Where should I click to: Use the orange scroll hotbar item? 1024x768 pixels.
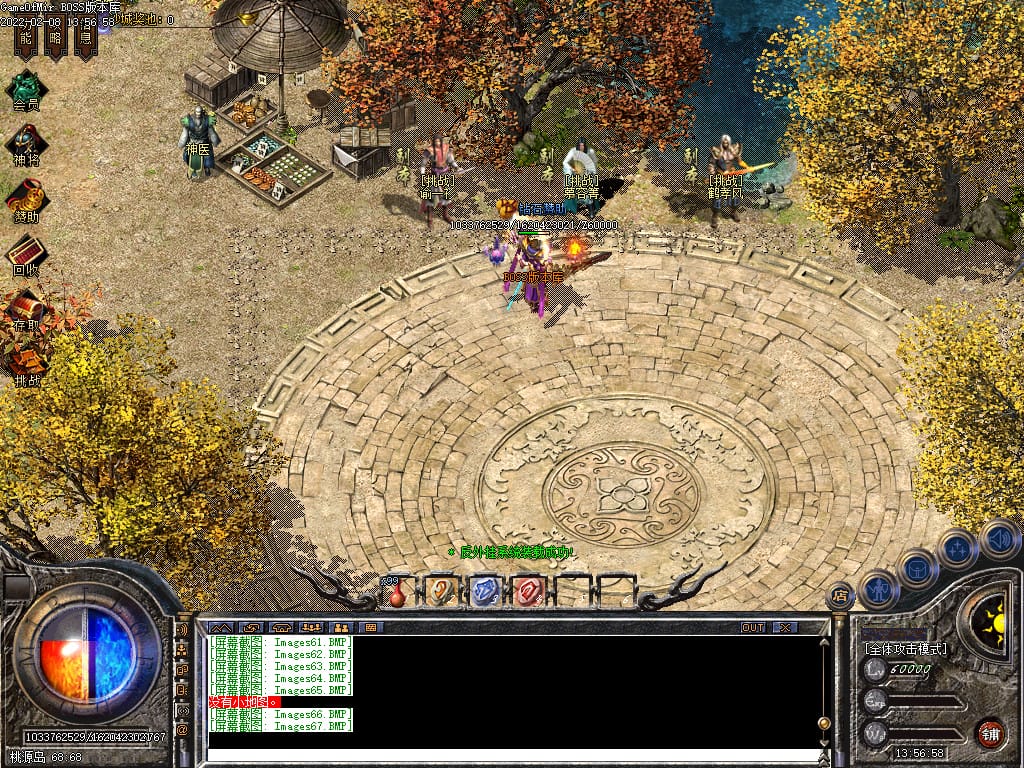440,591
